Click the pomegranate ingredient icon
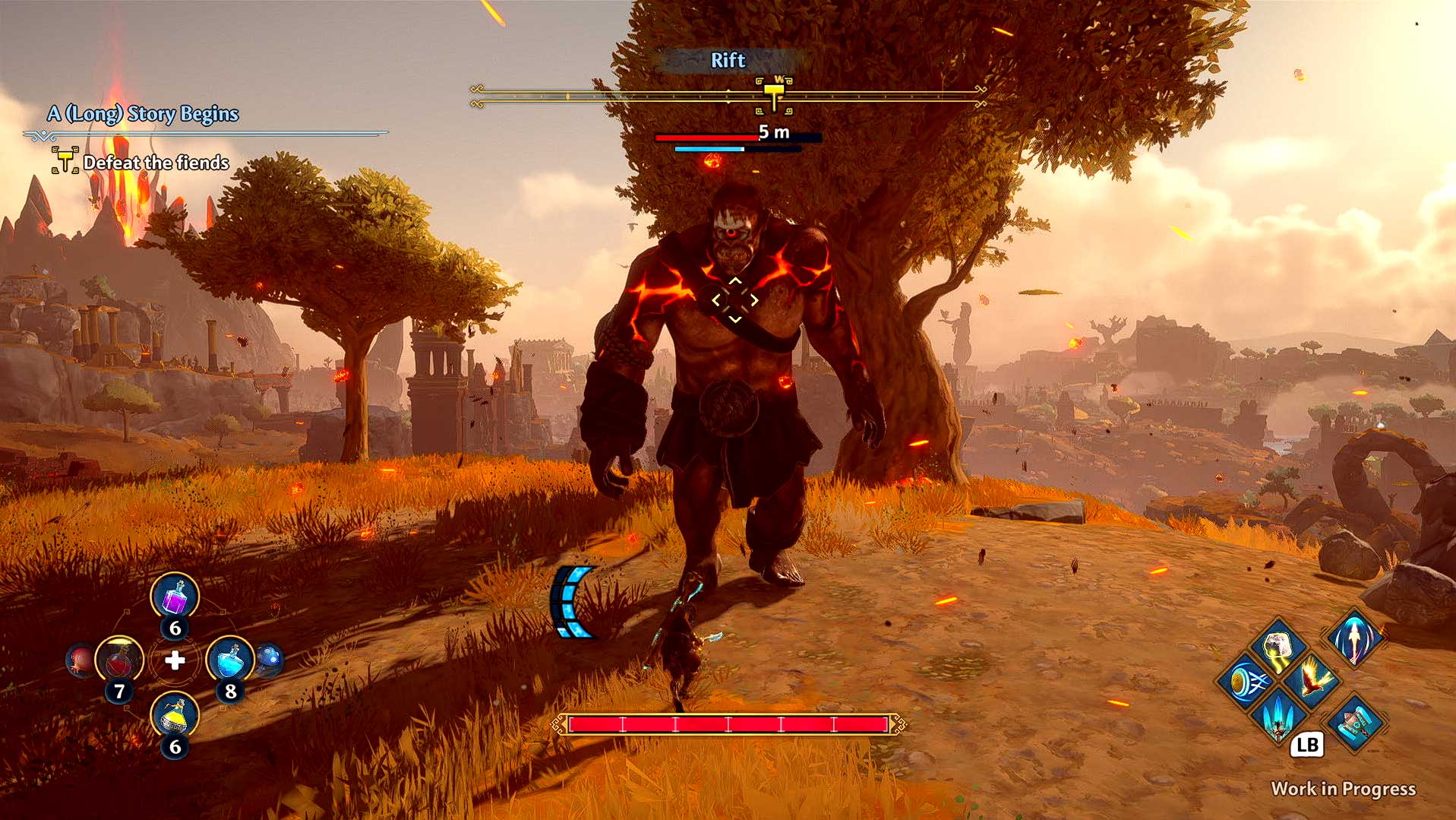Viewport: 1456px width, 820px height. pyautogui.click(x=81, y=660)
